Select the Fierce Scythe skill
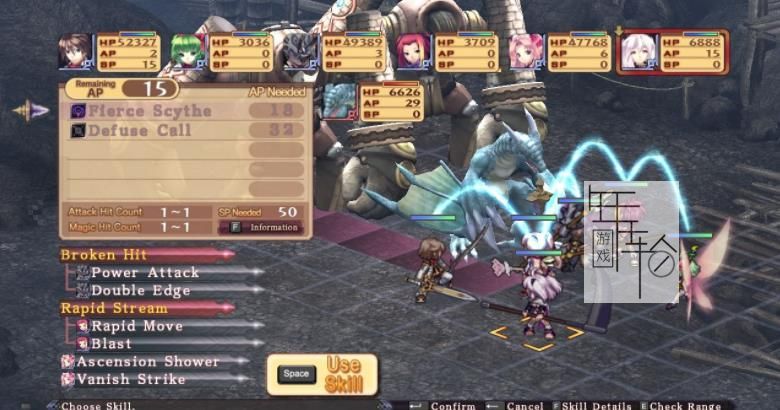Viewport: 780px width, 410px height. 150,111
